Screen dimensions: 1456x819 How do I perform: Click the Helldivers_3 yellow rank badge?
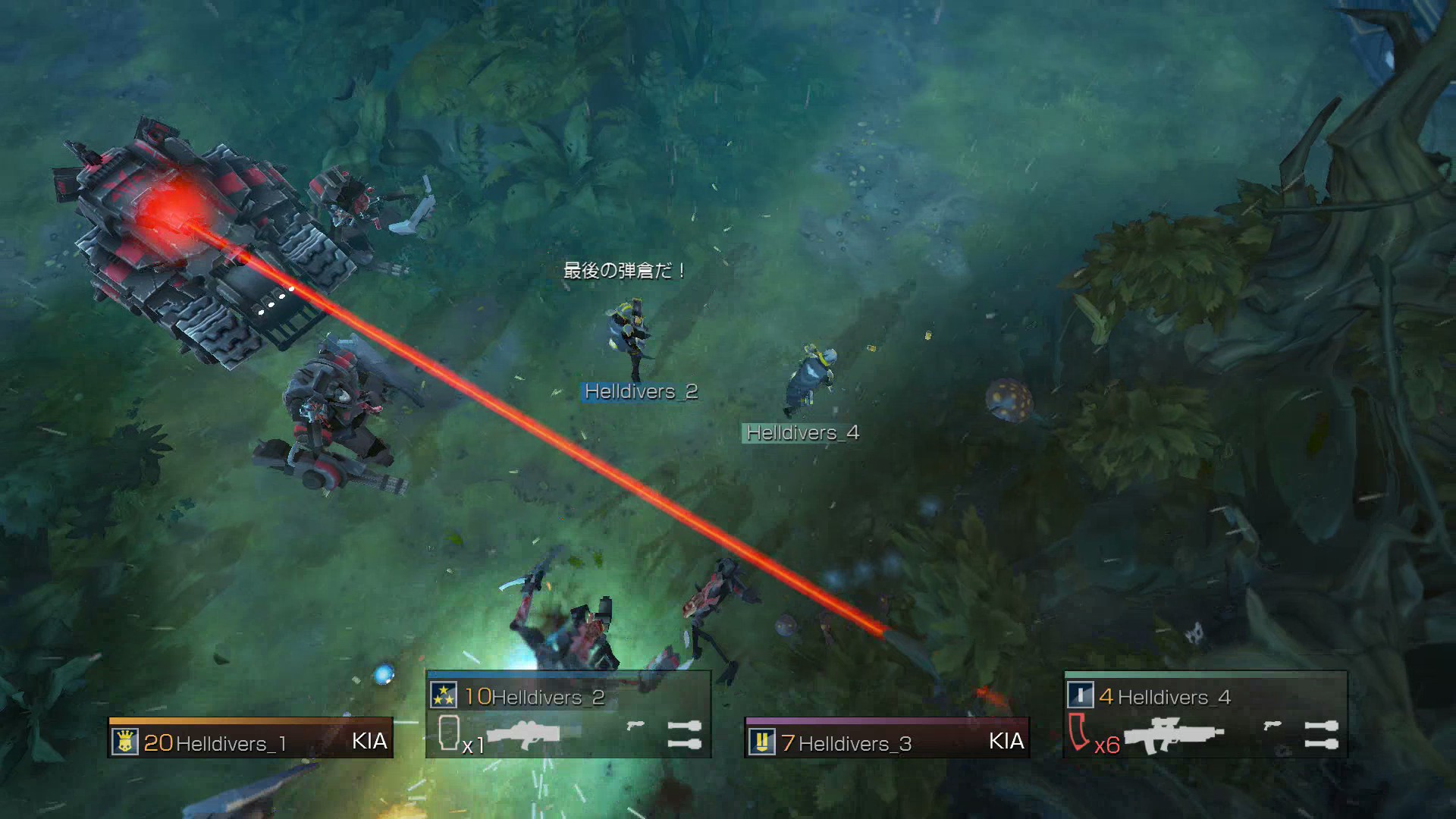[x=761, y=742]
